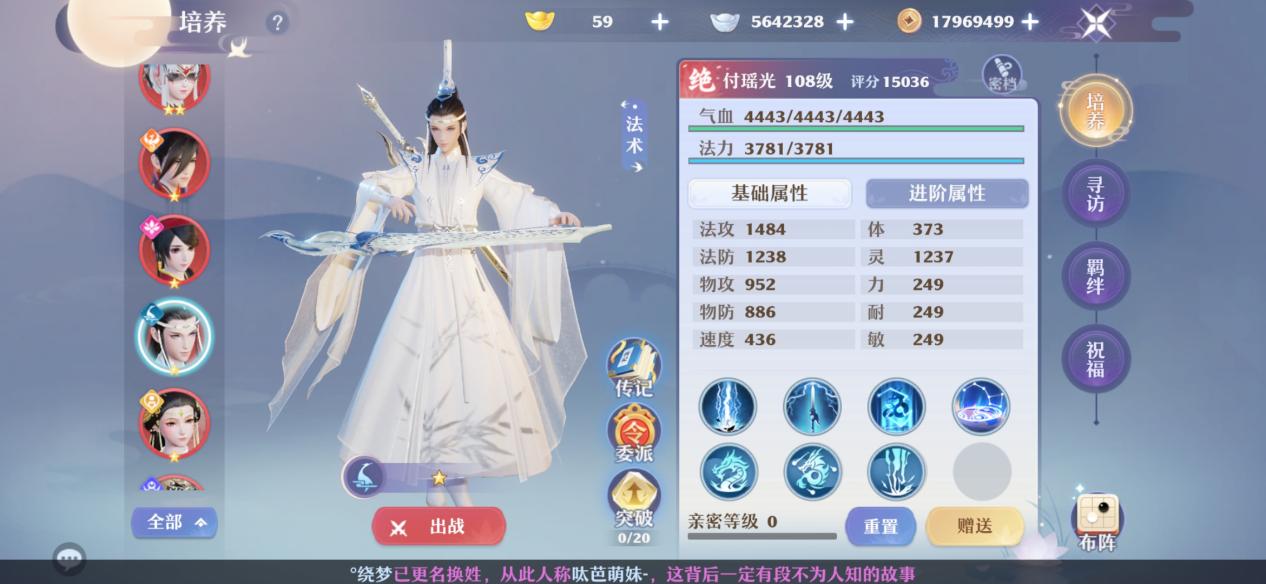Switch to the 基础属性 tab
Image resolution: width=1266 pixels, height=584 pixels.
pyautogui.click(x=769, y=193)
